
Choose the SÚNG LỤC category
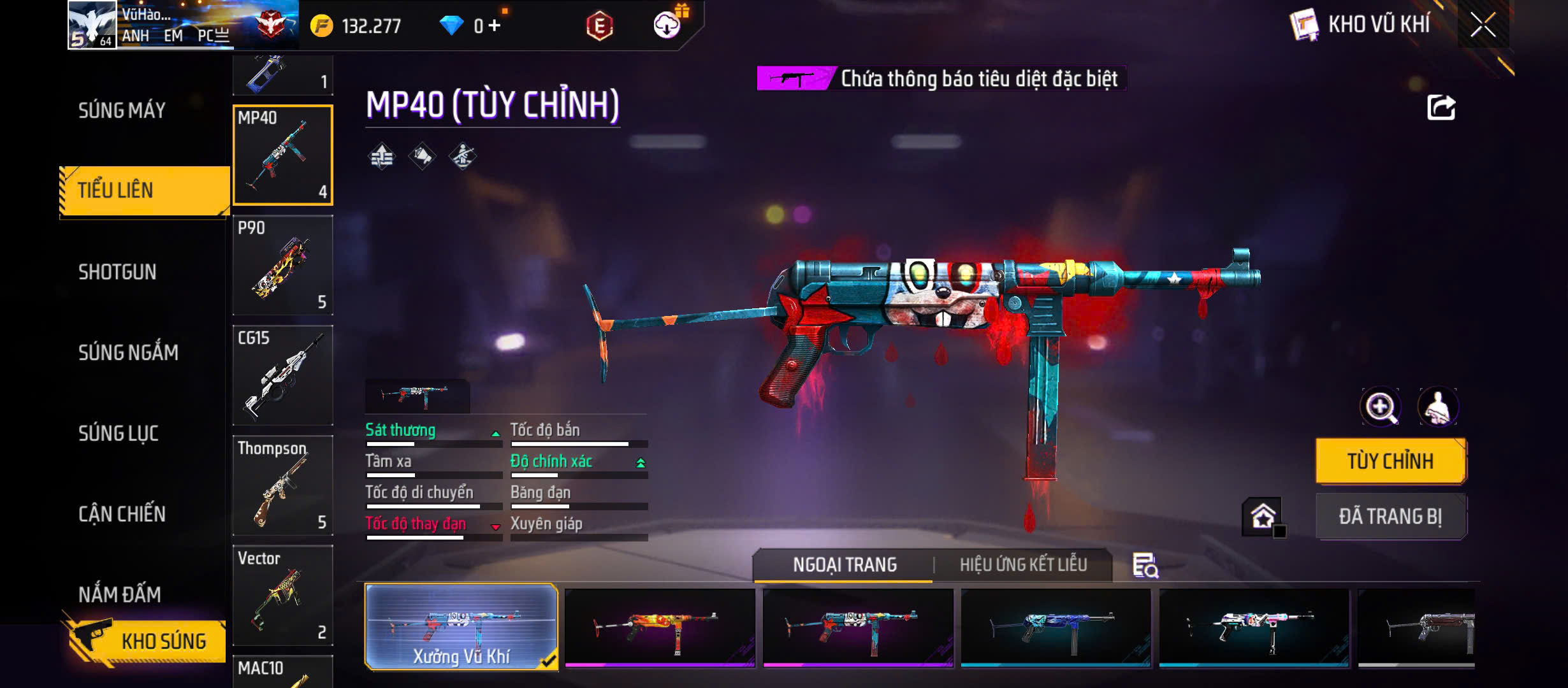tap(119, 433)
